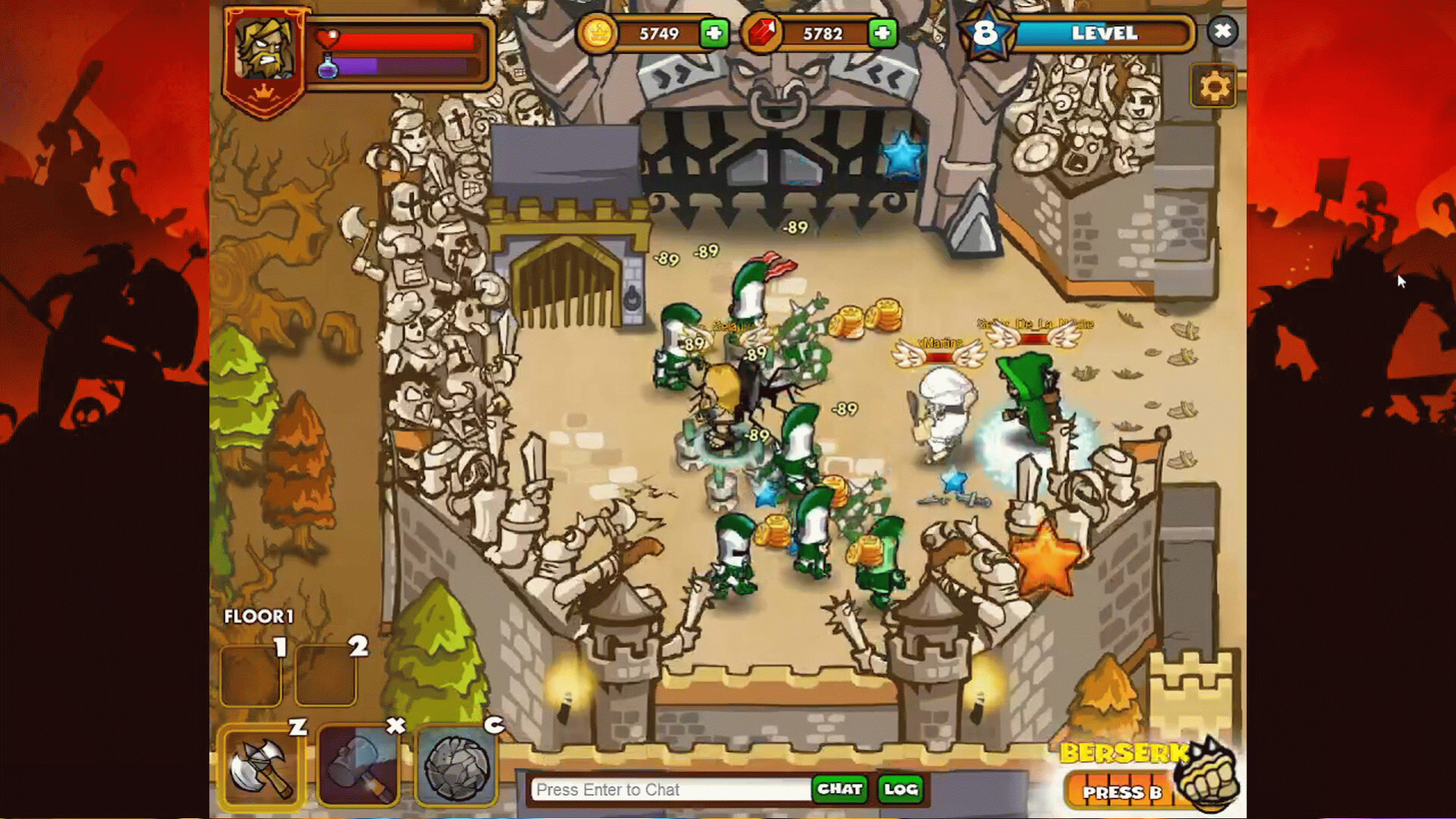
Task: Select the boulder skill bound to C
Action: [x=456, y=767]
